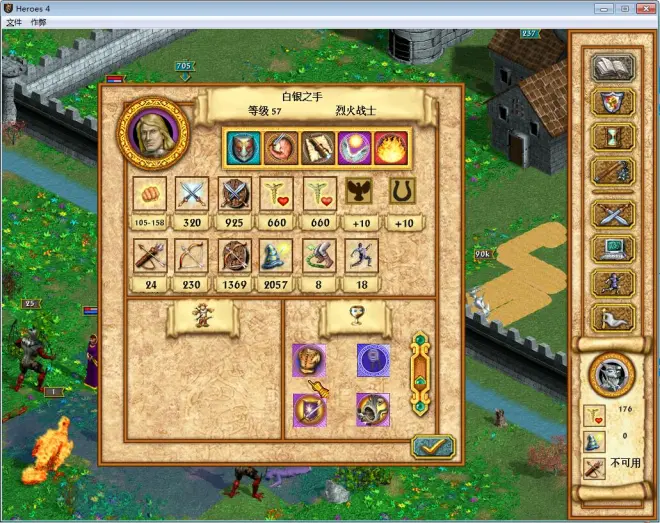
Task: Click the hero portrait medallion
Action: 152,133
